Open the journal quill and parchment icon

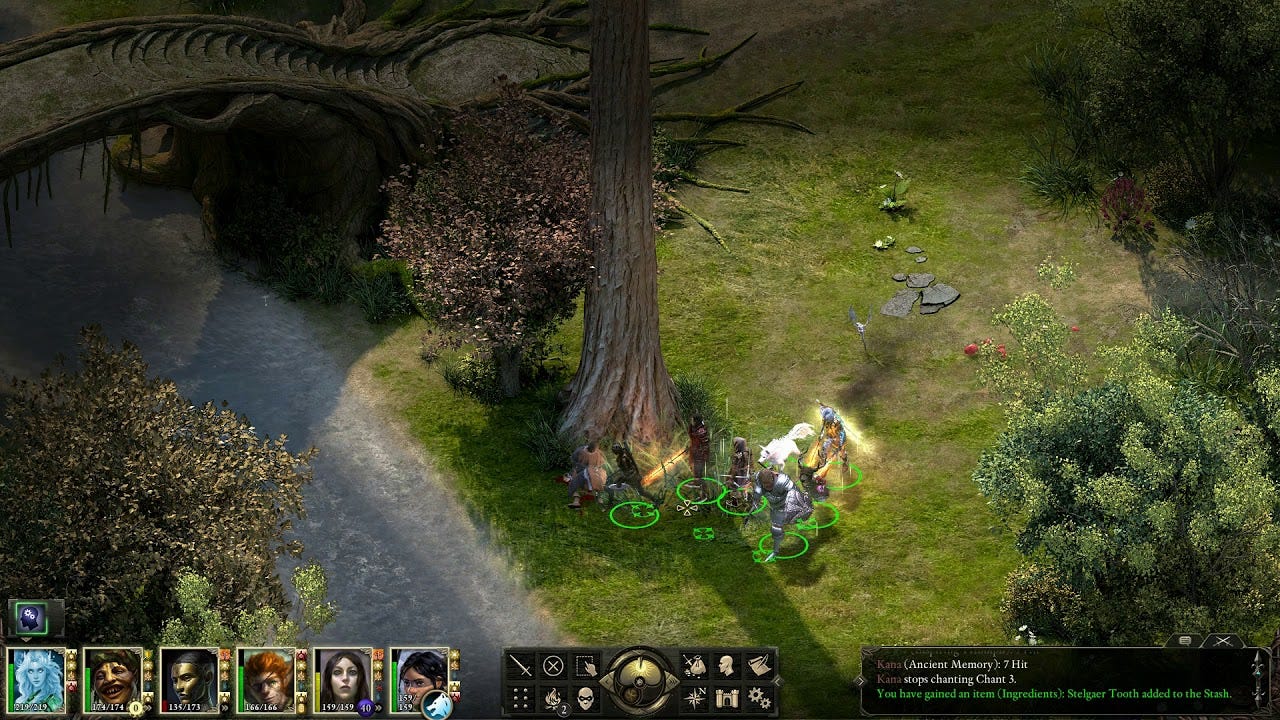pyautogui.click(x=759, y=666)
